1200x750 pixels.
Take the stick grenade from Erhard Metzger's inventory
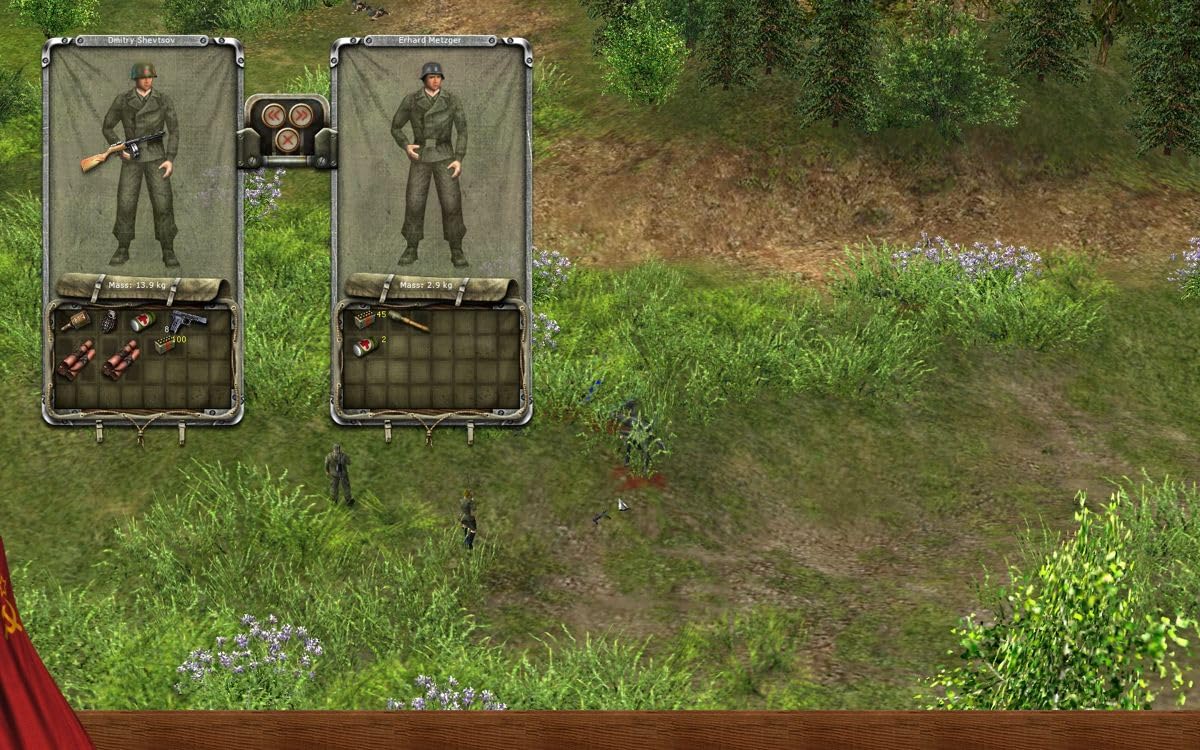(x=408, y=321)
